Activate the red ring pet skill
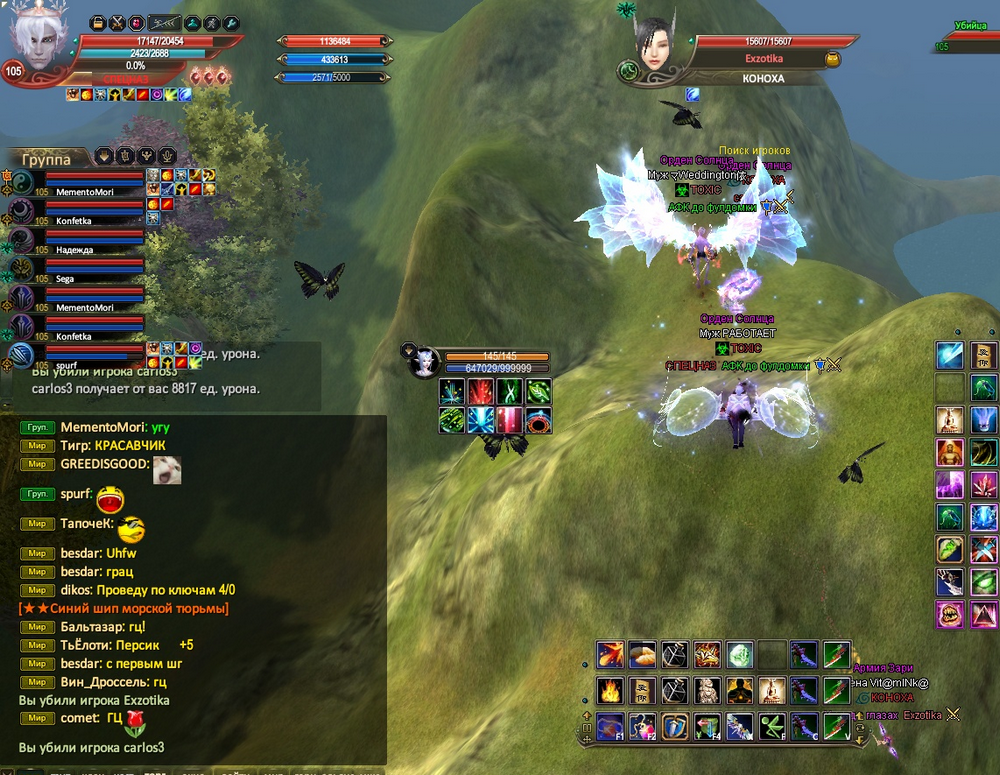 click(540, 420)
